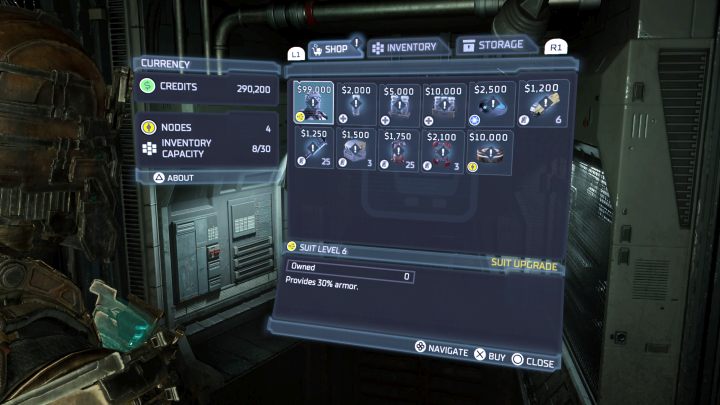
Task: Select the $5,000 medium med pack
Action: tap(401, 102)
